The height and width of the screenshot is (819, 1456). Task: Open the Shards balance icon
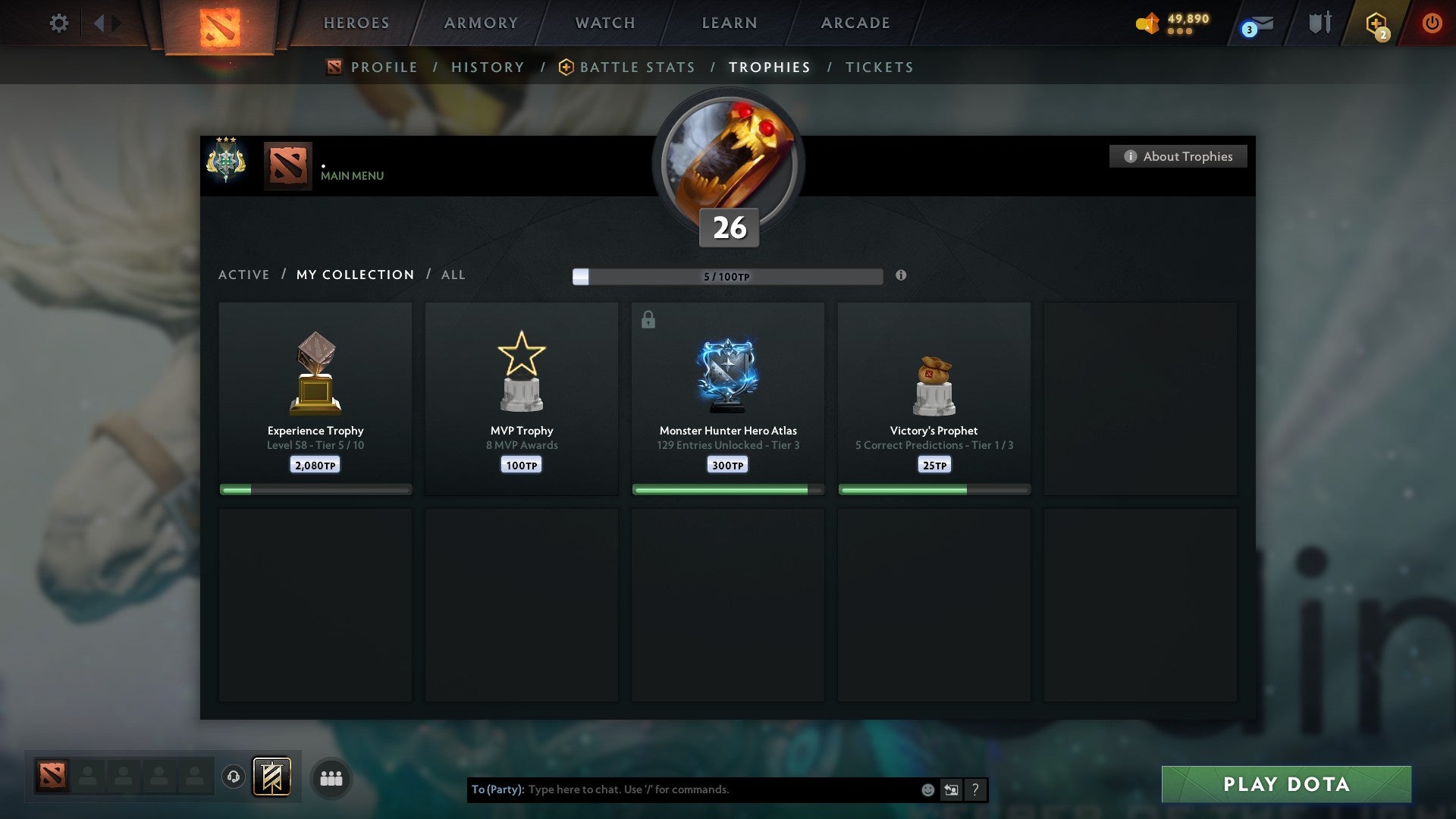(x=1147, y=23)
